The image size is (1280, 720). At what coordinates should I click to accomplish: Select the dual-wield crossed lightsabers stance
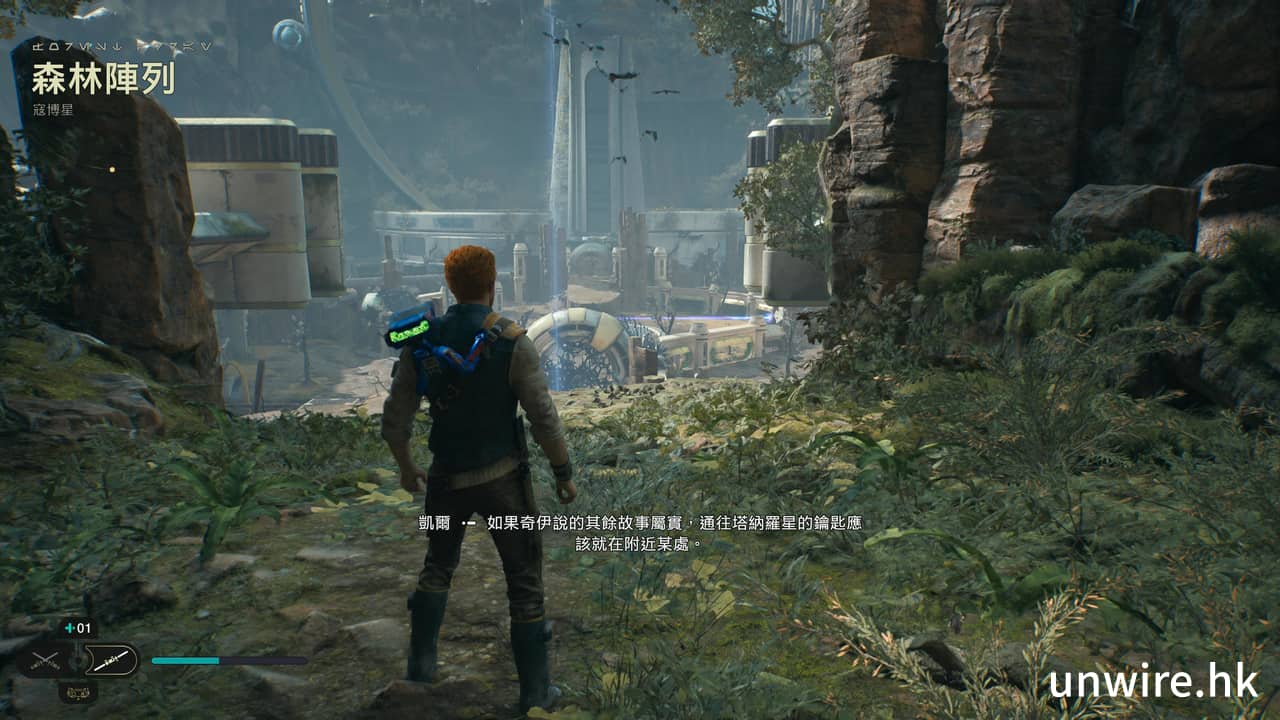(46, 659)
